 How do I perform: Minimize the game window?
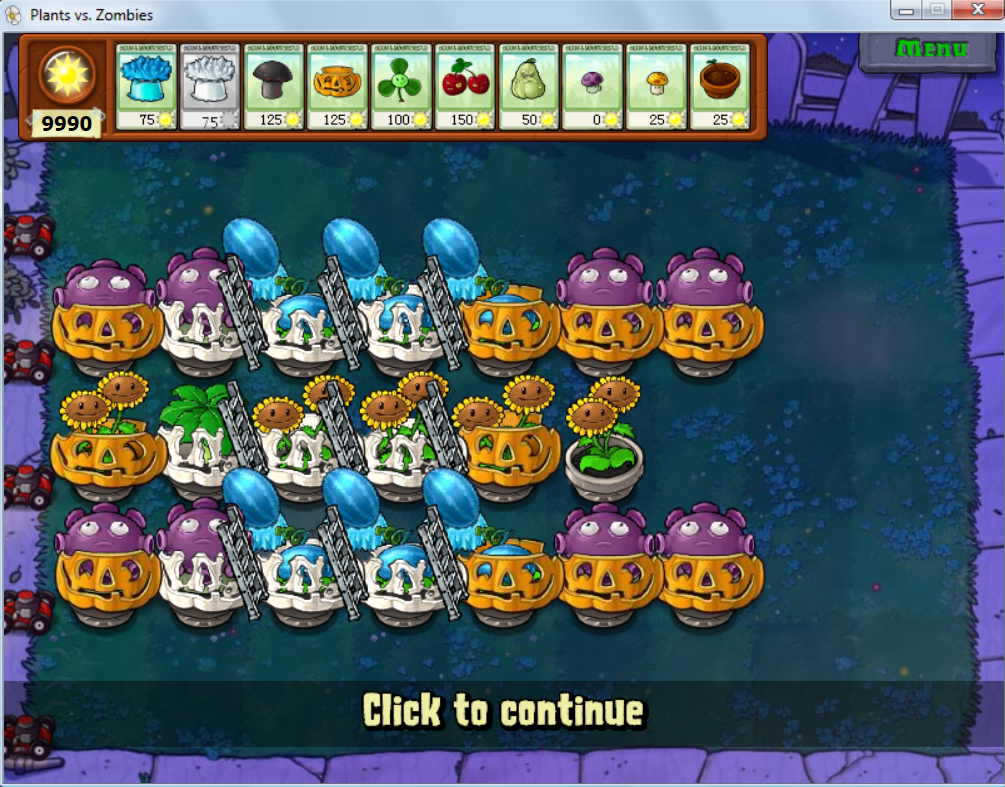[x=908, y=10]
